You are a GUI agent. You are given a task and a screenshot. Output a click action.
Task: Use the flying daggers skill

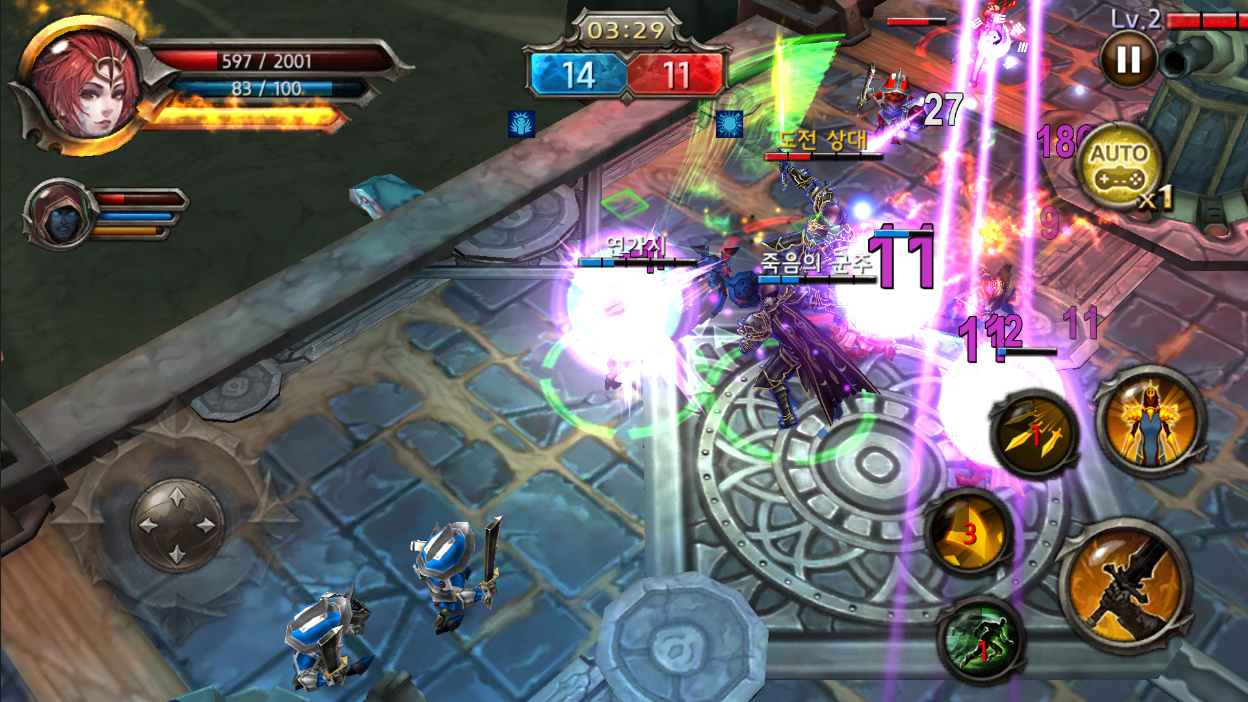coord(1034,437)
